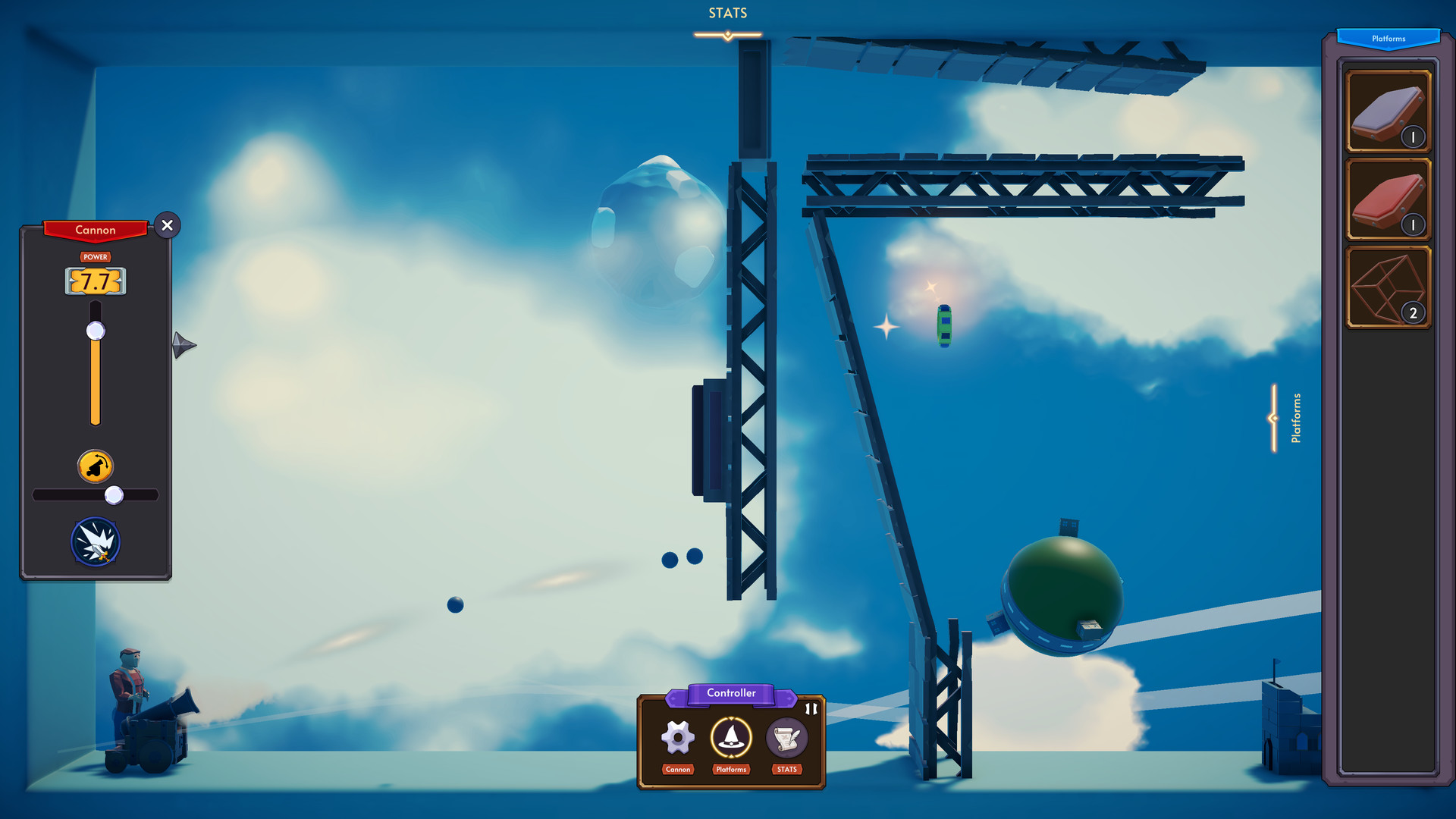Image resolution: width=1456 pixels, height=819 pixels.
Task: Select the gear icon labeled Cannon
Action: 677,736
